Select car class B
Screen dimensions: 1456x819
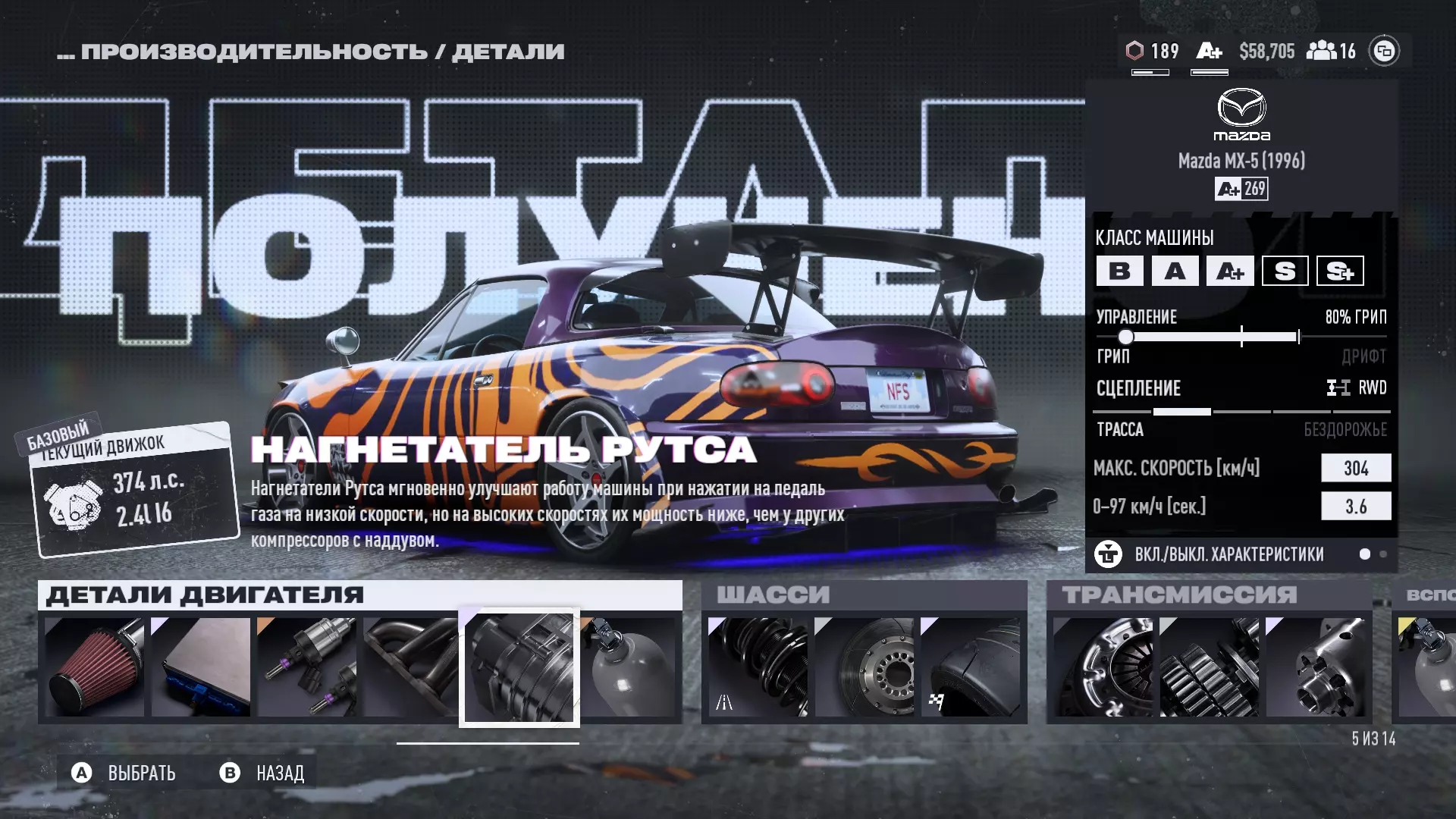[x=1119, y=271]
